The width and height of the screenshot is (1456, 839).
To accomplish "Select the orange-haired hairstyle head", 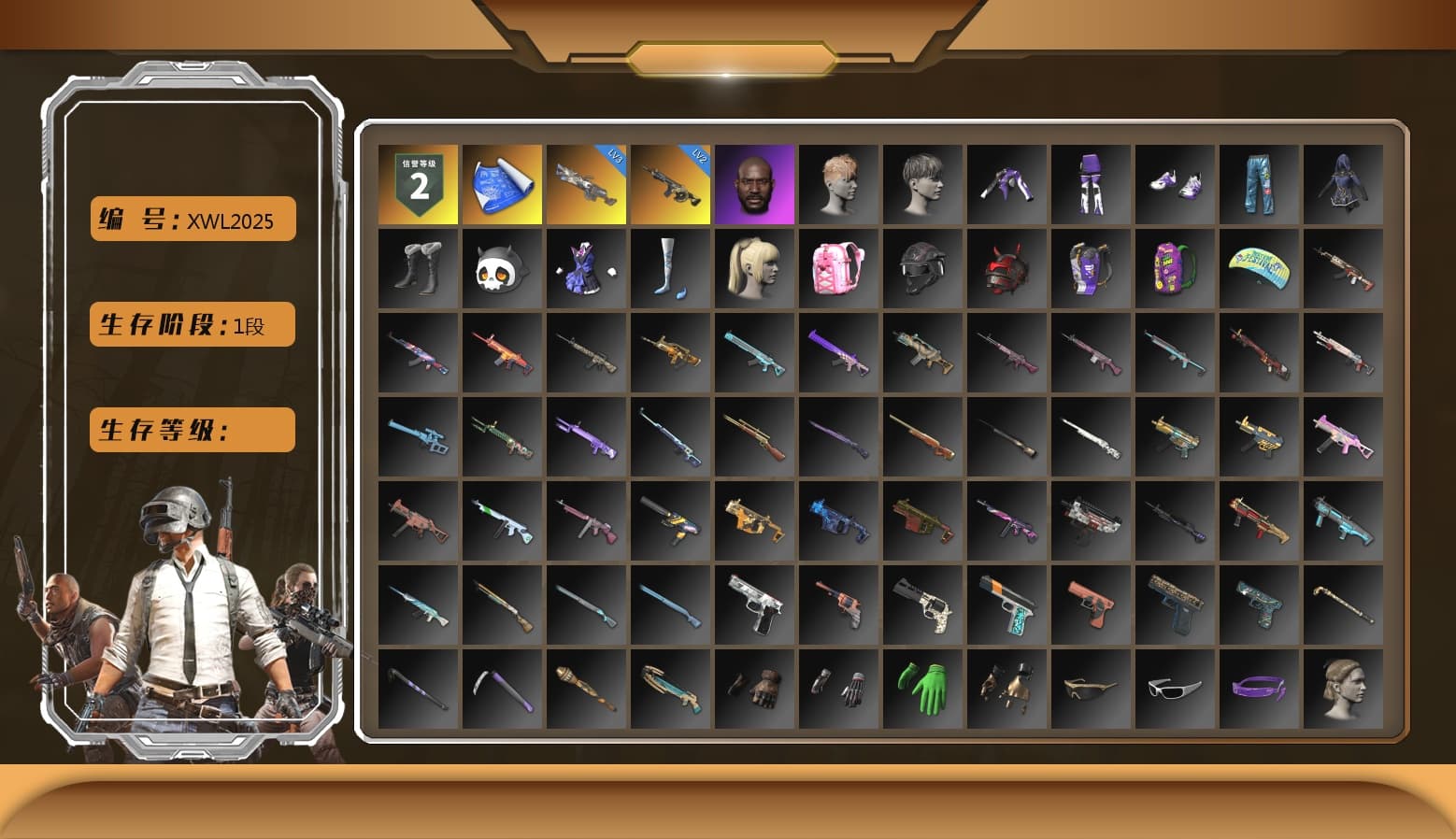I will click(838, 184).
